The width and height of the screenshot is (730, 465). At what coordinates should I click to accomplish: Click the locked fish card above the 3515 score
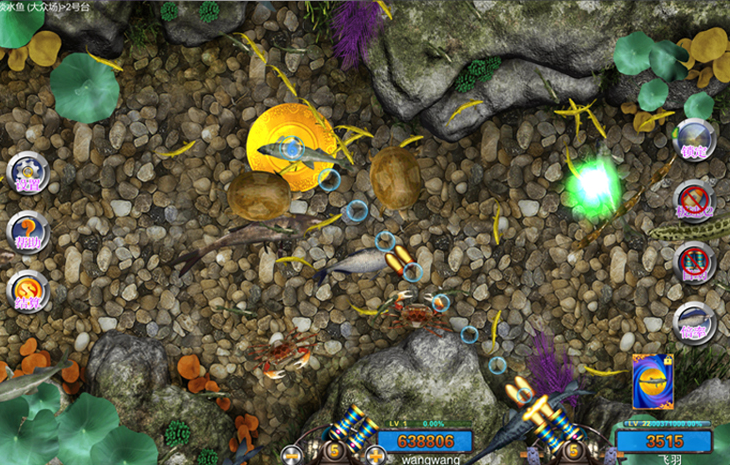652,381
